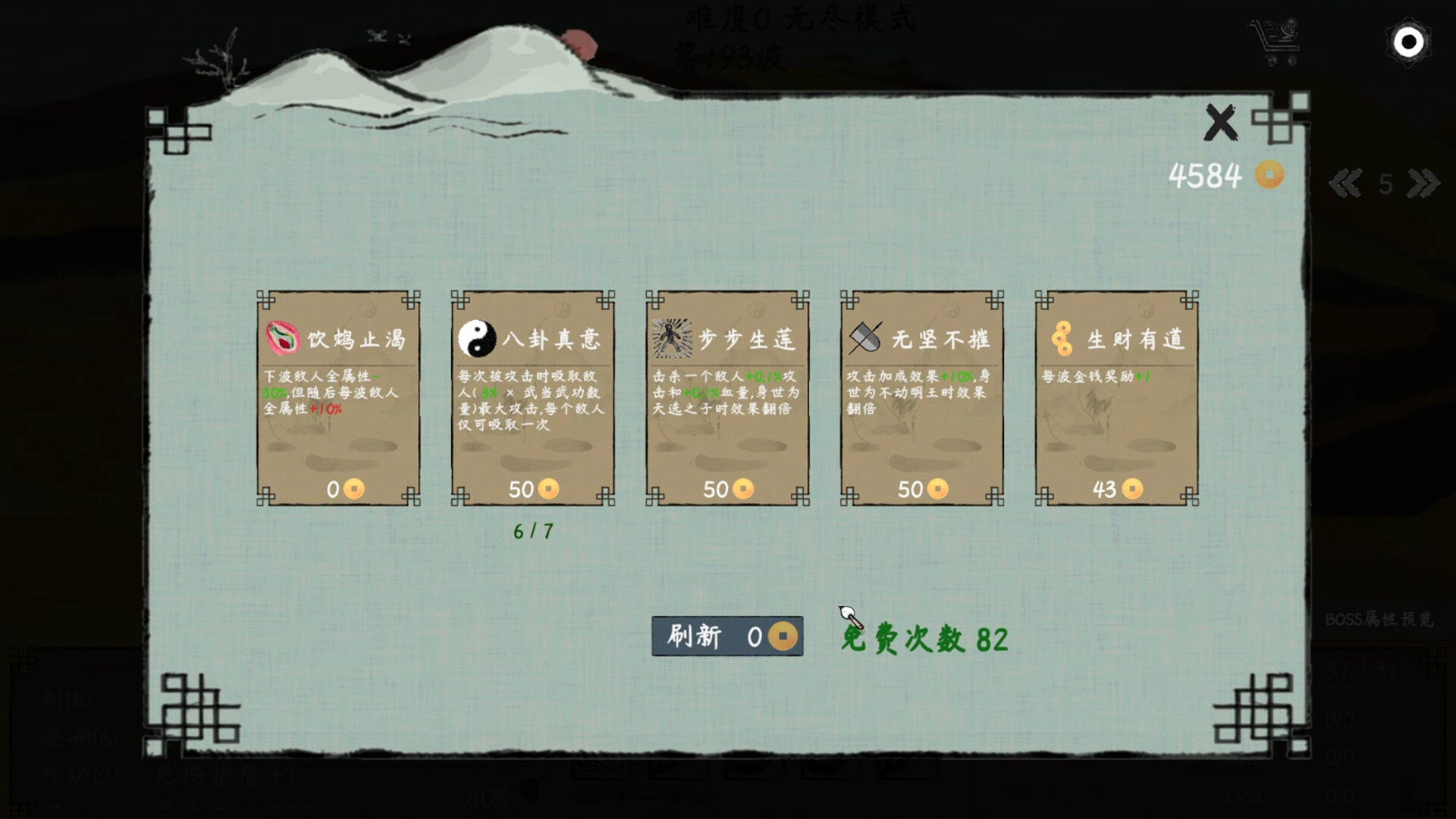Click the spear icon on the 无坚不摧 card

(x=867, y=337)
